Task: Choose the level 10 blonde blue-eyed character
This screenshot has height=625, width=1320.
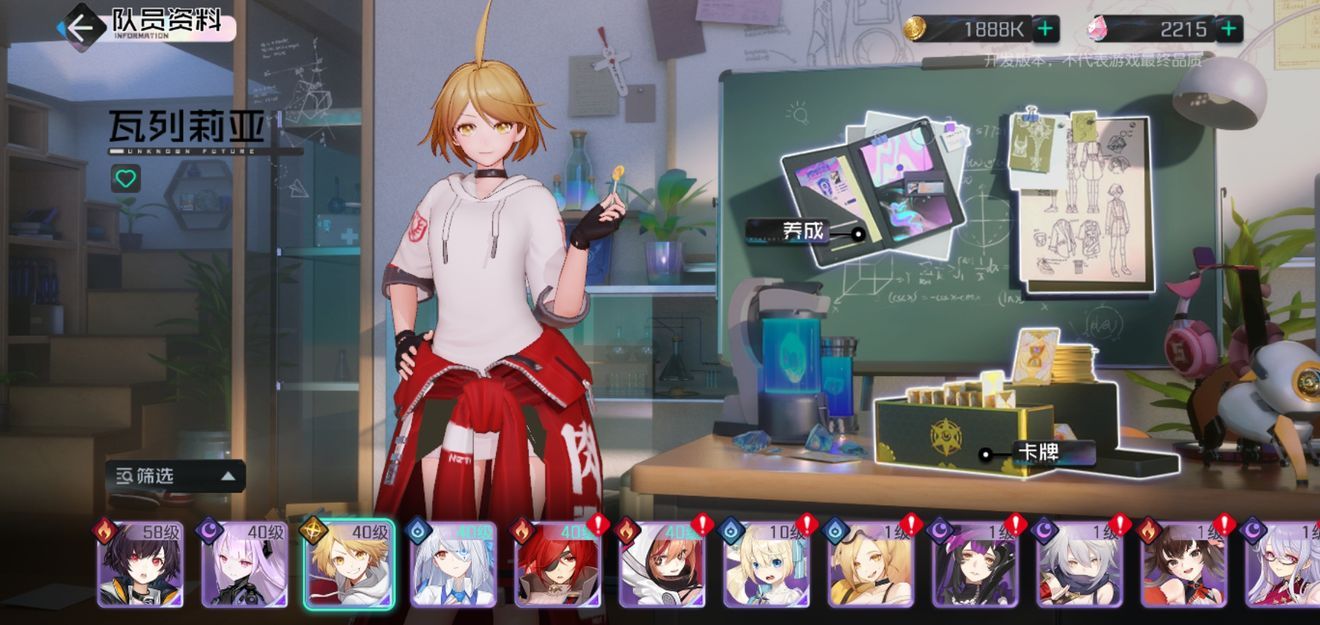Action: [767, 566]
